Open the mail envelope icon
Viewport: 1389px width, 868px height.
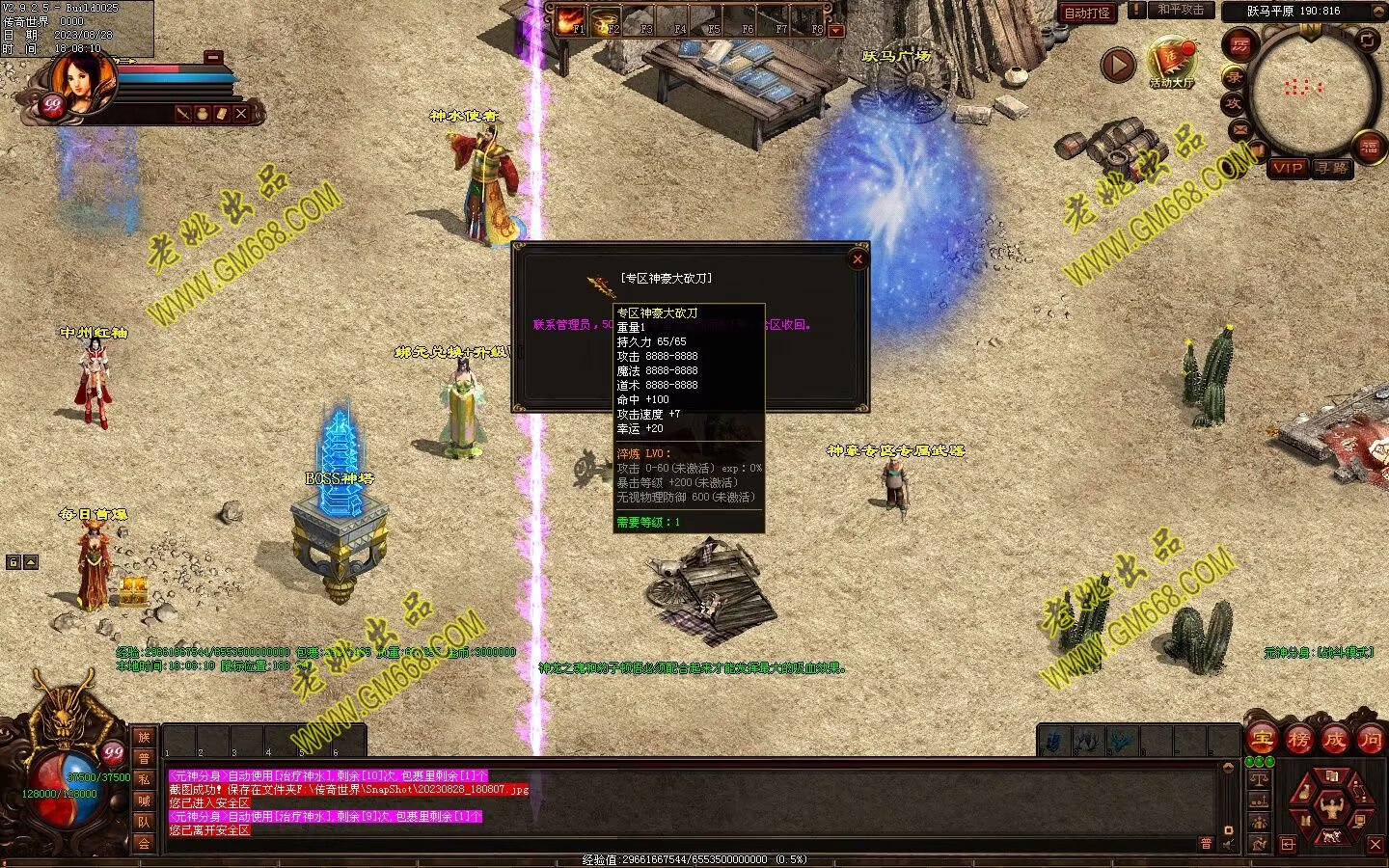pos(1239,129)
